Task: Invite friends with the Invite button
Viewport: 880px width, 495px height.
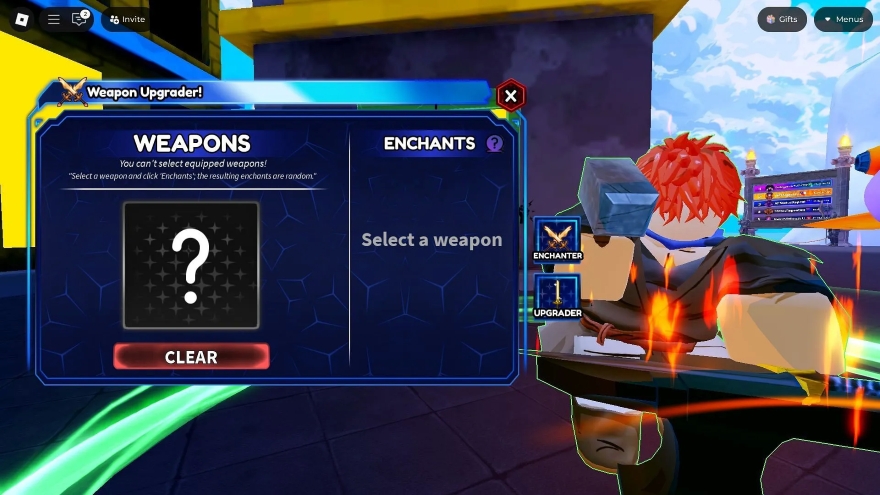Action: click(126, 19)
